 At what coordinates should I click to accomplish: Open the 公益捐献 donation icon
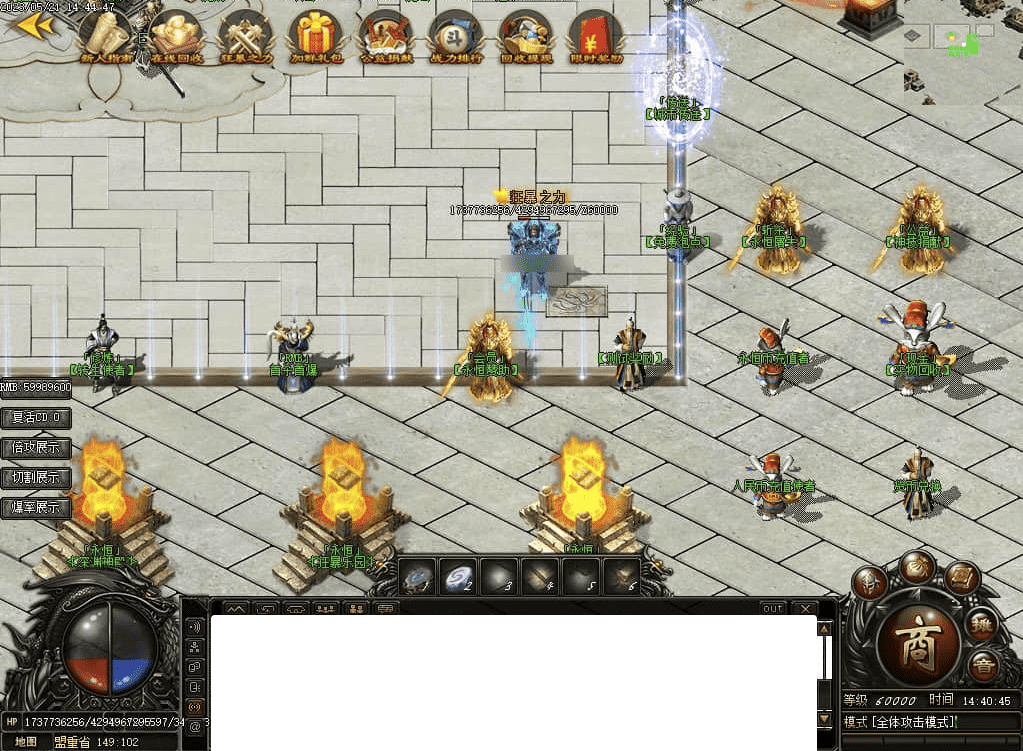click(x=386, y=36)
